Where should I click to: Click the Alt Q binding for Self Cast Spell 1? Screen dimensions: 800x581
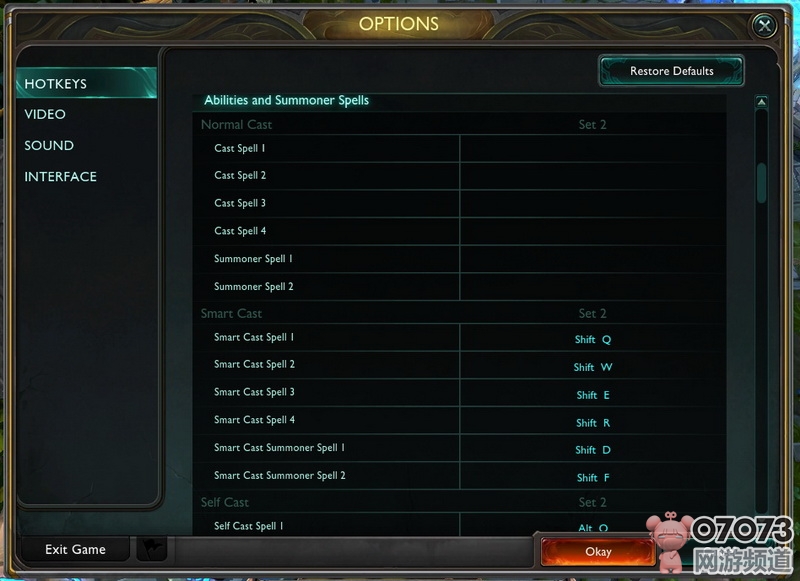point(592,527)
